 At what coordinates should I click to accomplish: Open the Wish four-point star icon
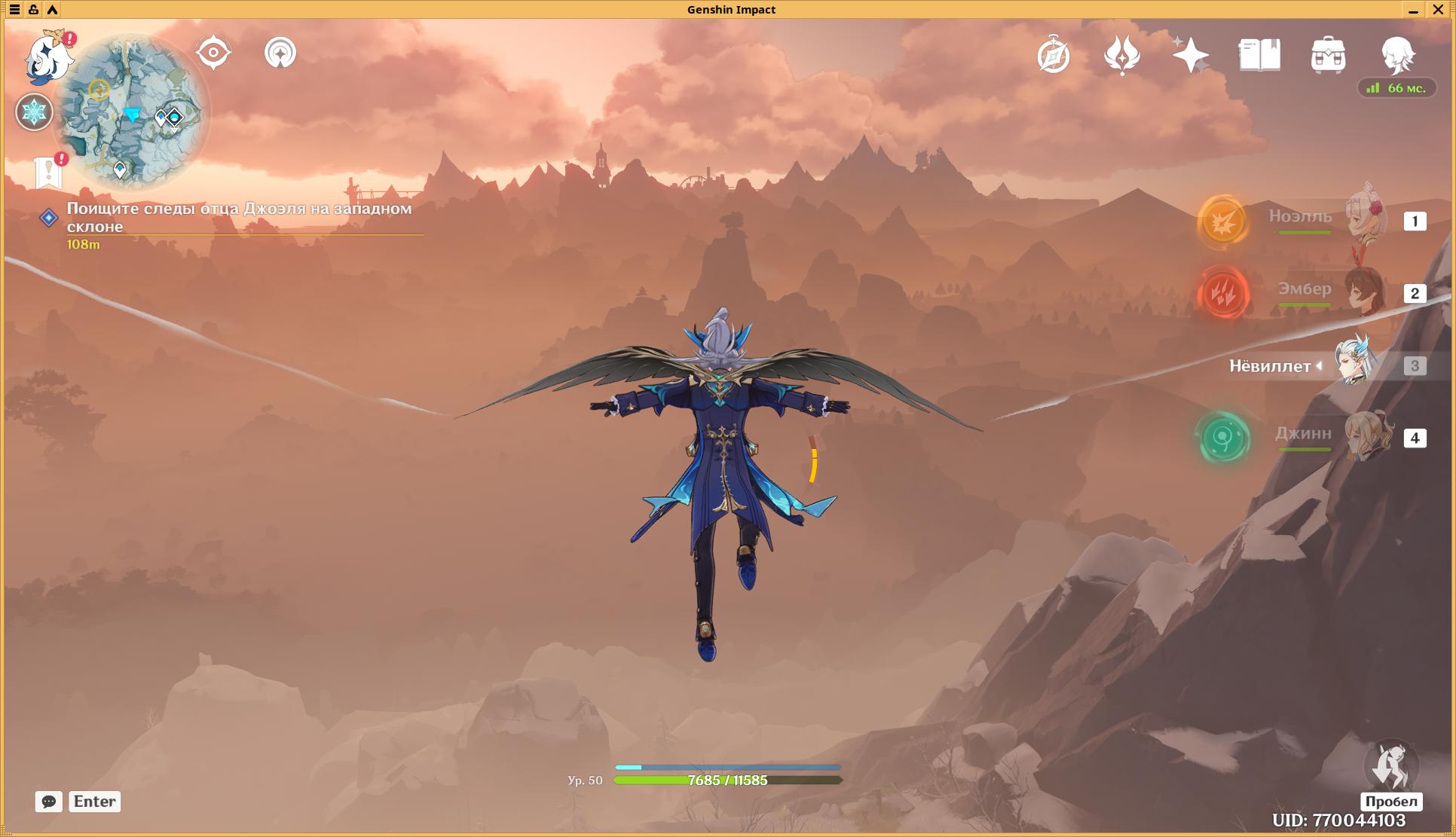pyautogui.click(x=1190, y=55)
